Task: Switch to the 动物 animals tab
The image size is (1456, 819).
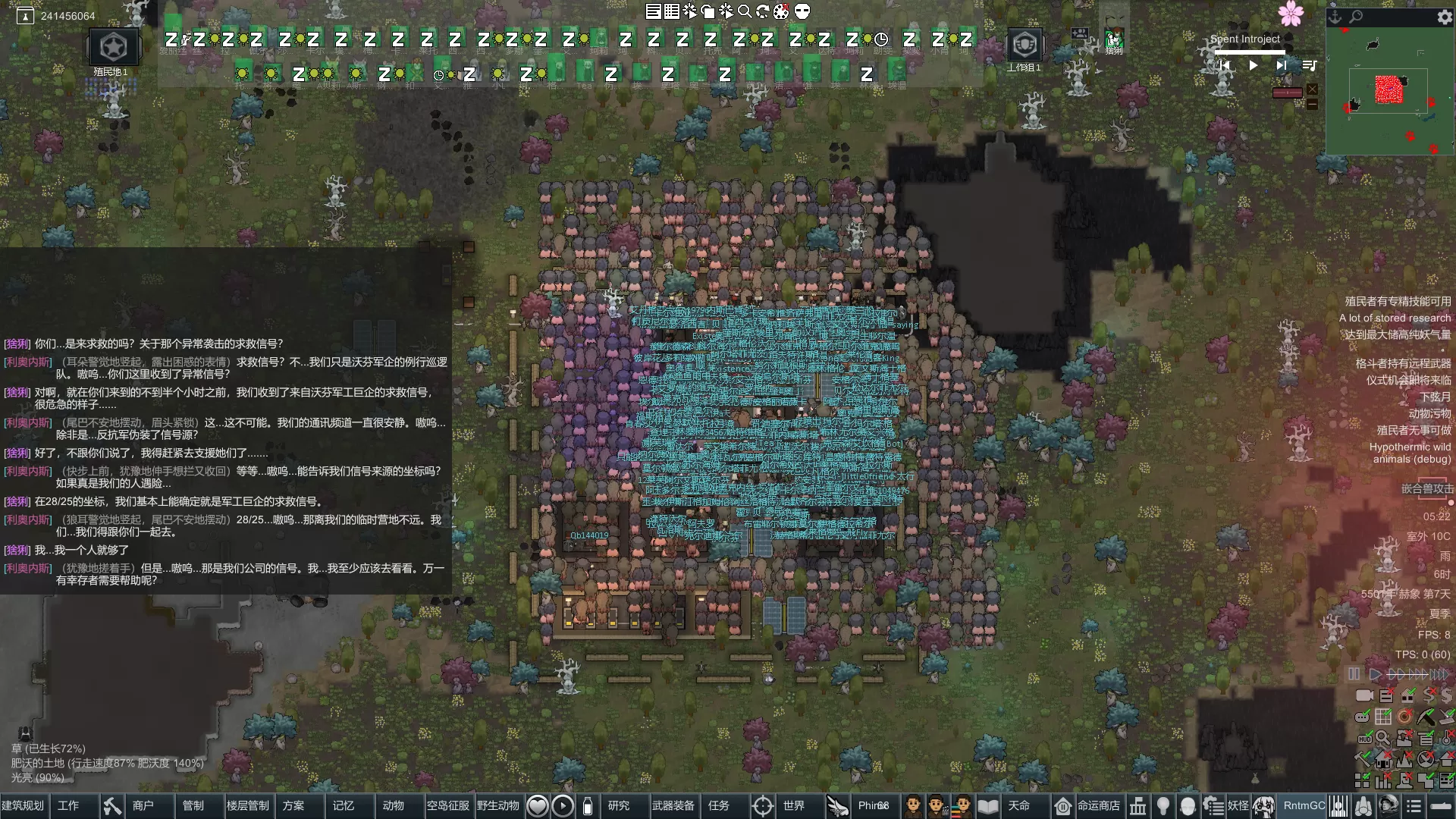Action: [x=393, y=805]
